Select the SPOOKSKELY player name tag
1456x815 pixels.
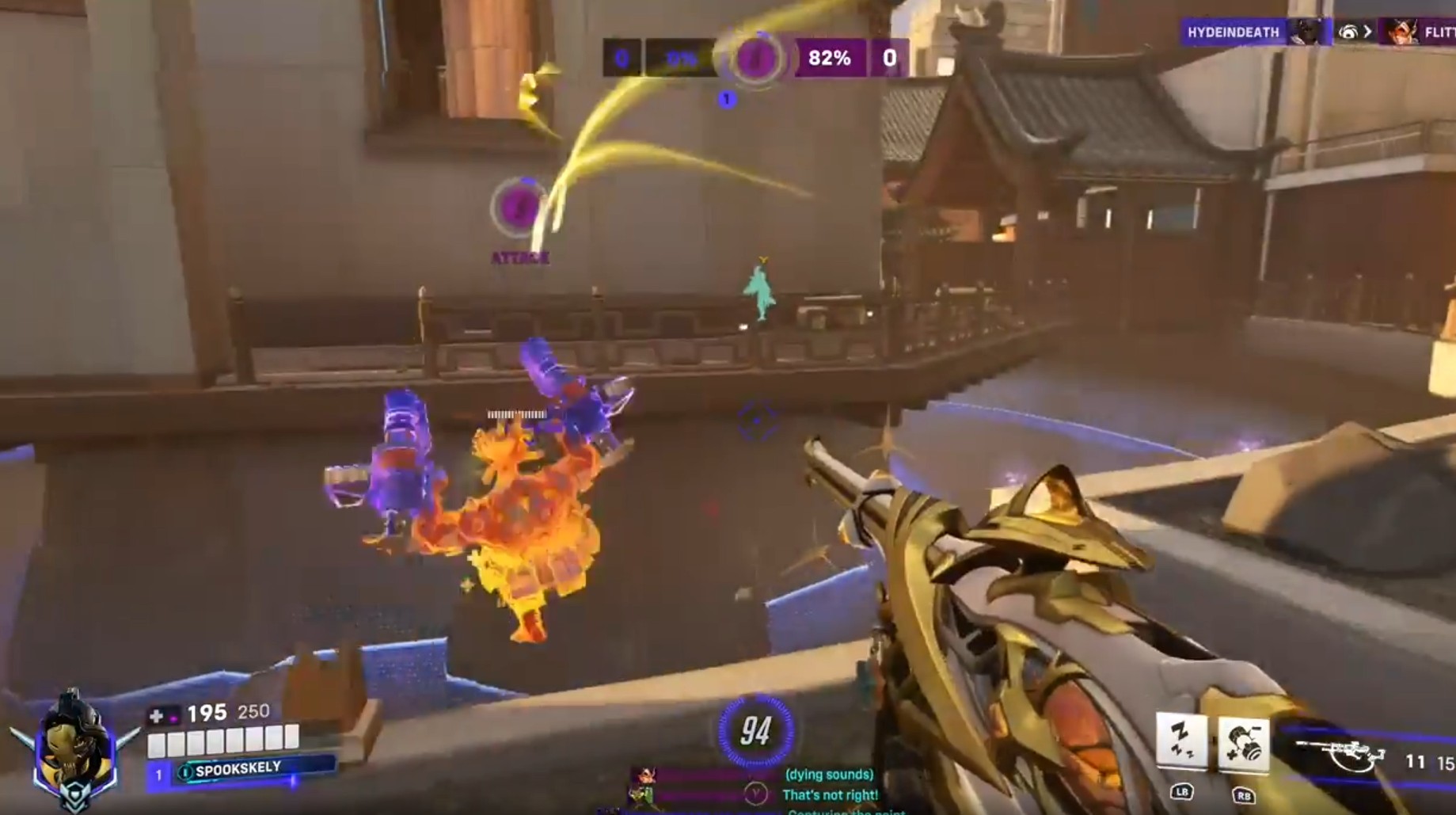pyautogui.click(x=238, y=769)
